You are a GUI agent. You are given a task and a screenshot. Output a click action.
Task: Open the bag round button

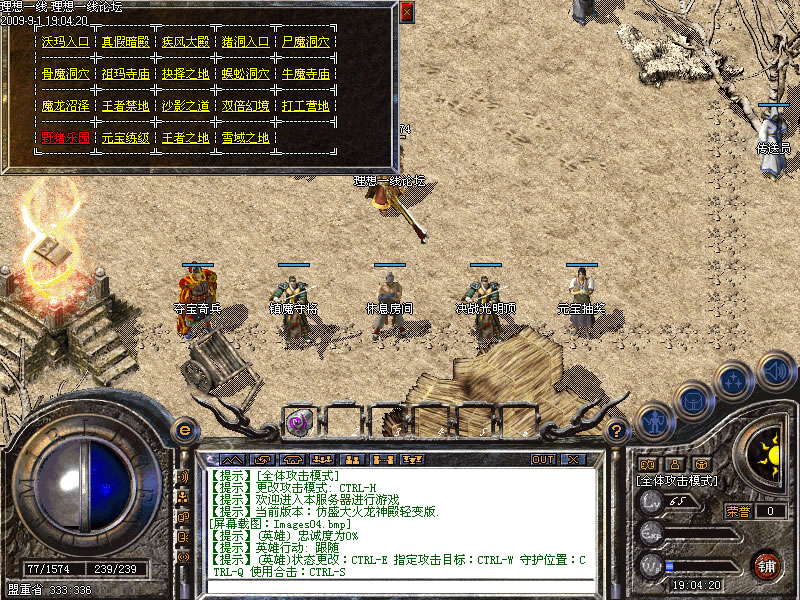coord(692,399)
